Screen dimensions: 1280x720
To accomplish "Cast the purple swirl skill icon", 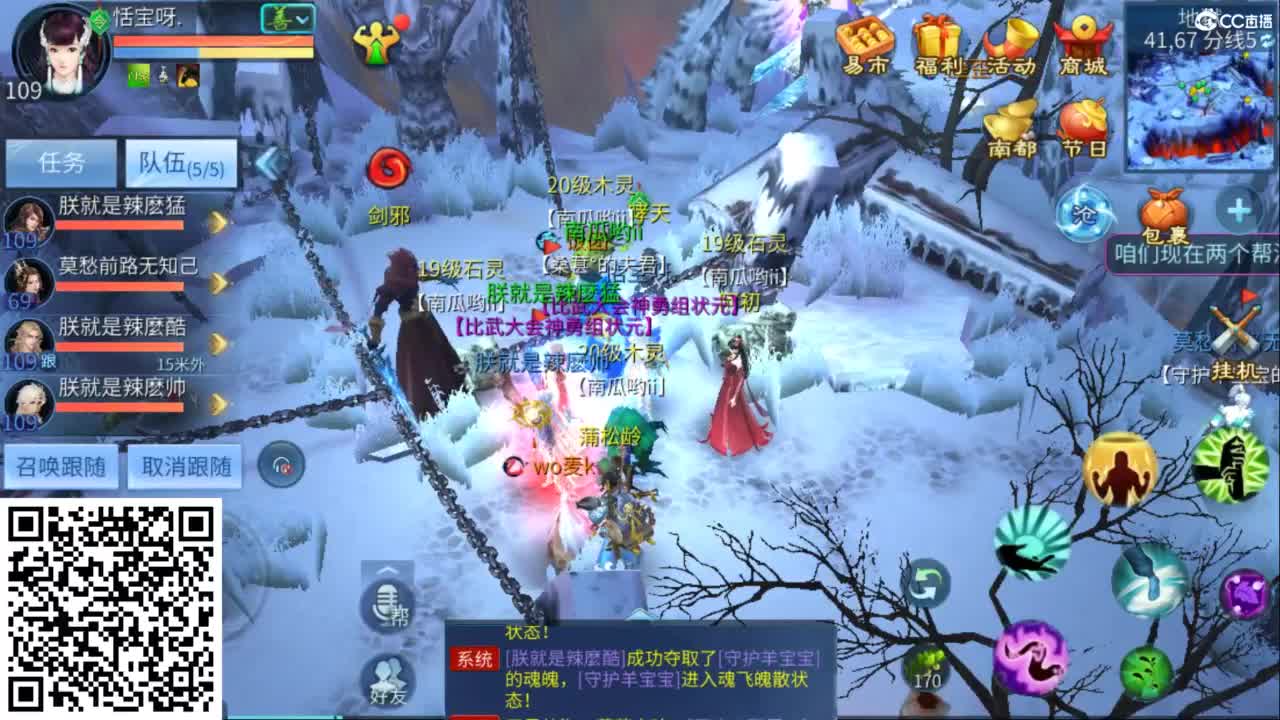I will [x=1034, y=655].
